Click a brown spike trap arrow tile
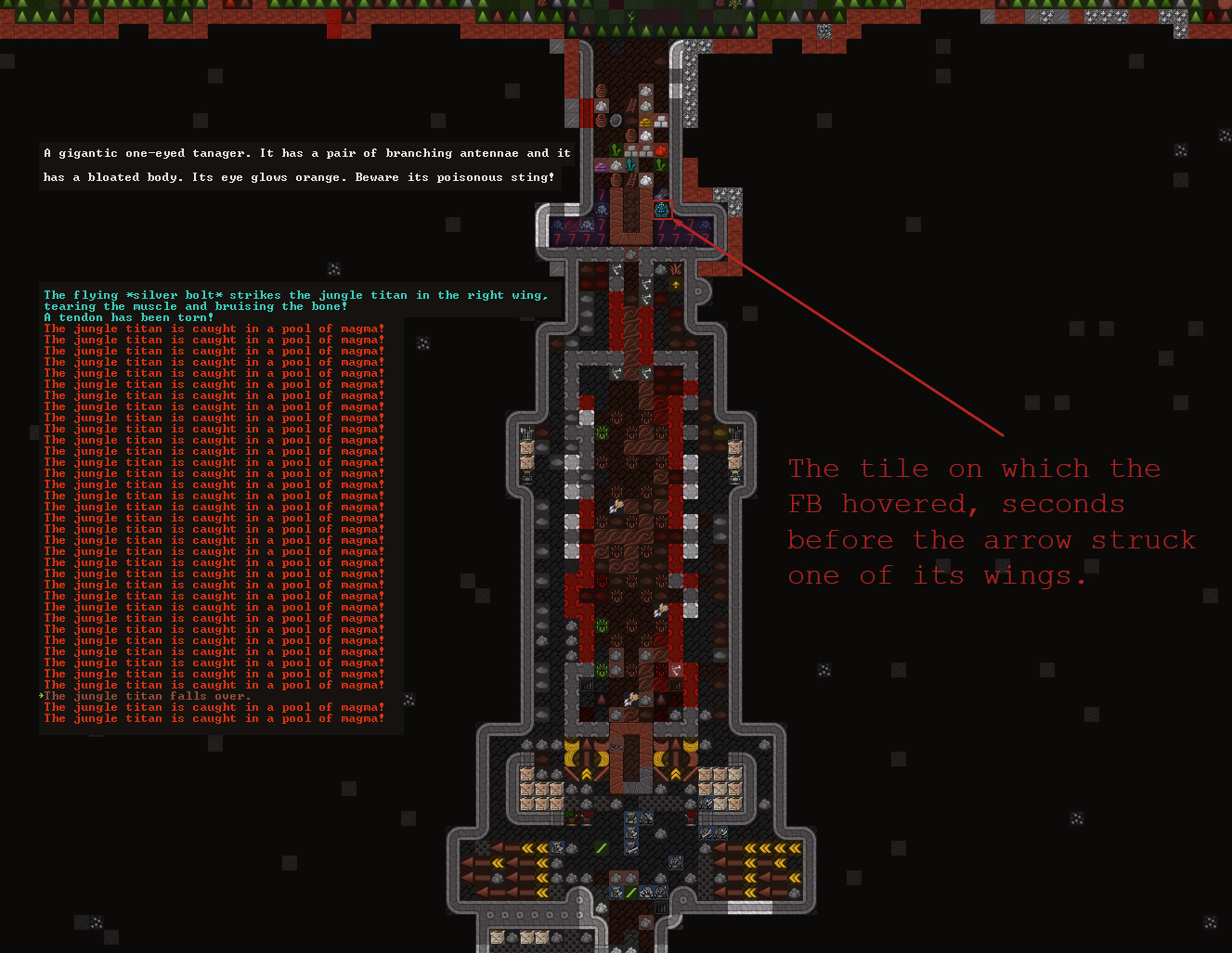Image resolution: width=1232 pixels, height=953 pixels. click(x=496, y=847)
